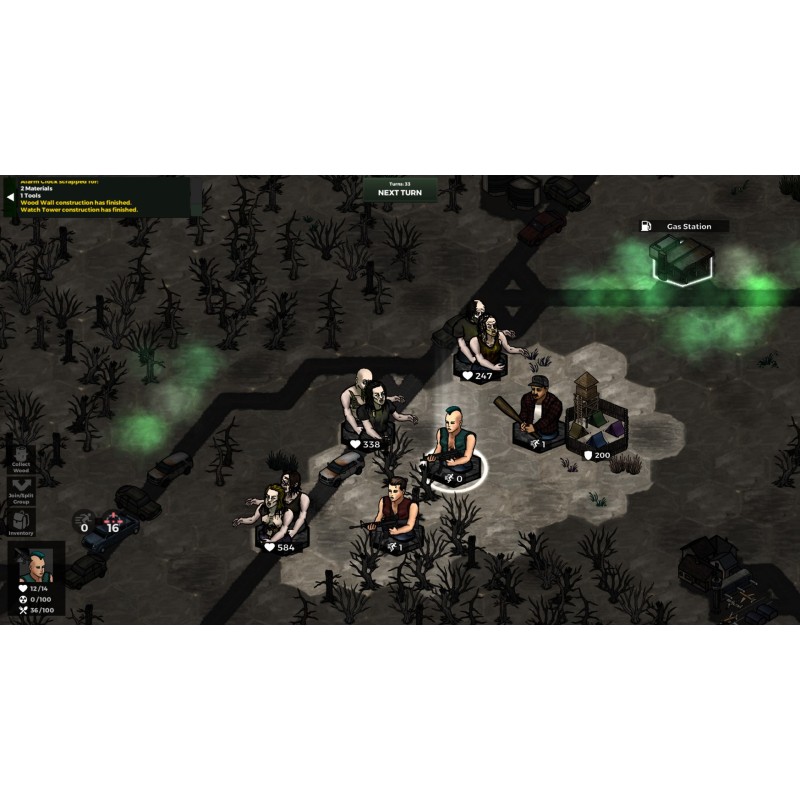
Task: Click the mohawk survivor portrait
Action: [x=36, y=567]
